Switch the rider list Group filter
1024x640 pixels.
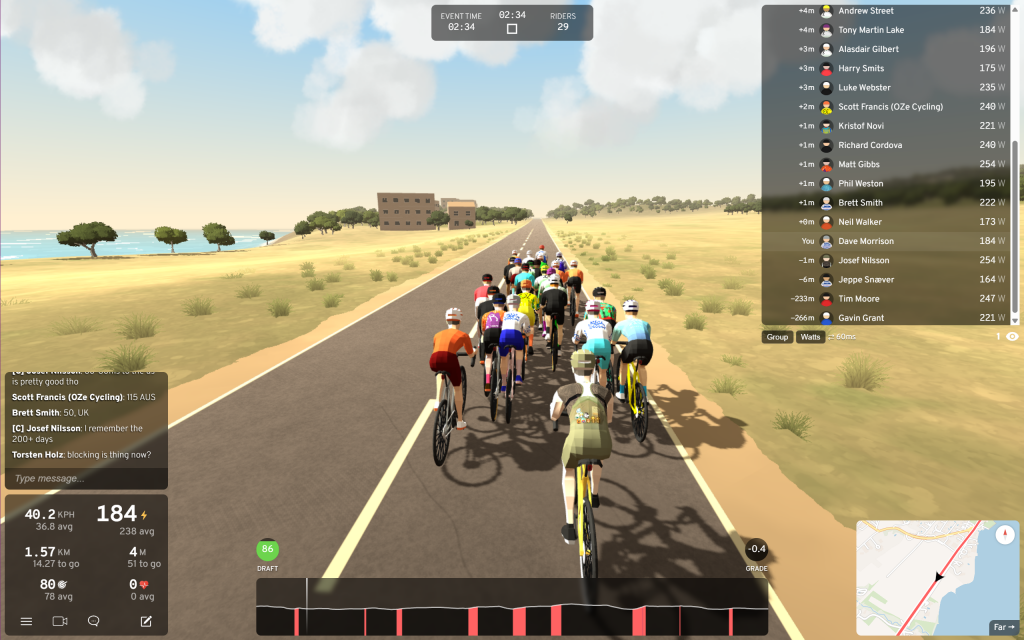point(777,337)
